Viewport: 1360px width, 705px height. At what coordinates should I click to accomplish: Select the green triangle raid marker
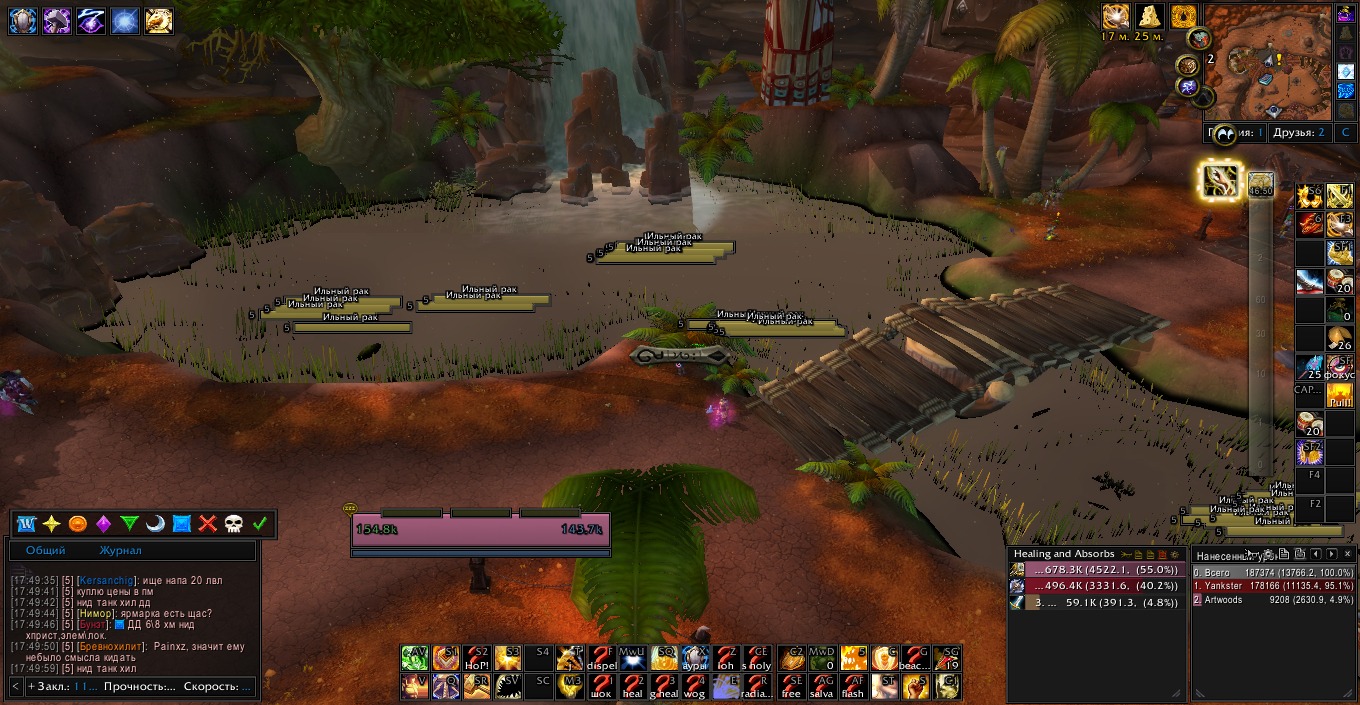pos(129,524)
